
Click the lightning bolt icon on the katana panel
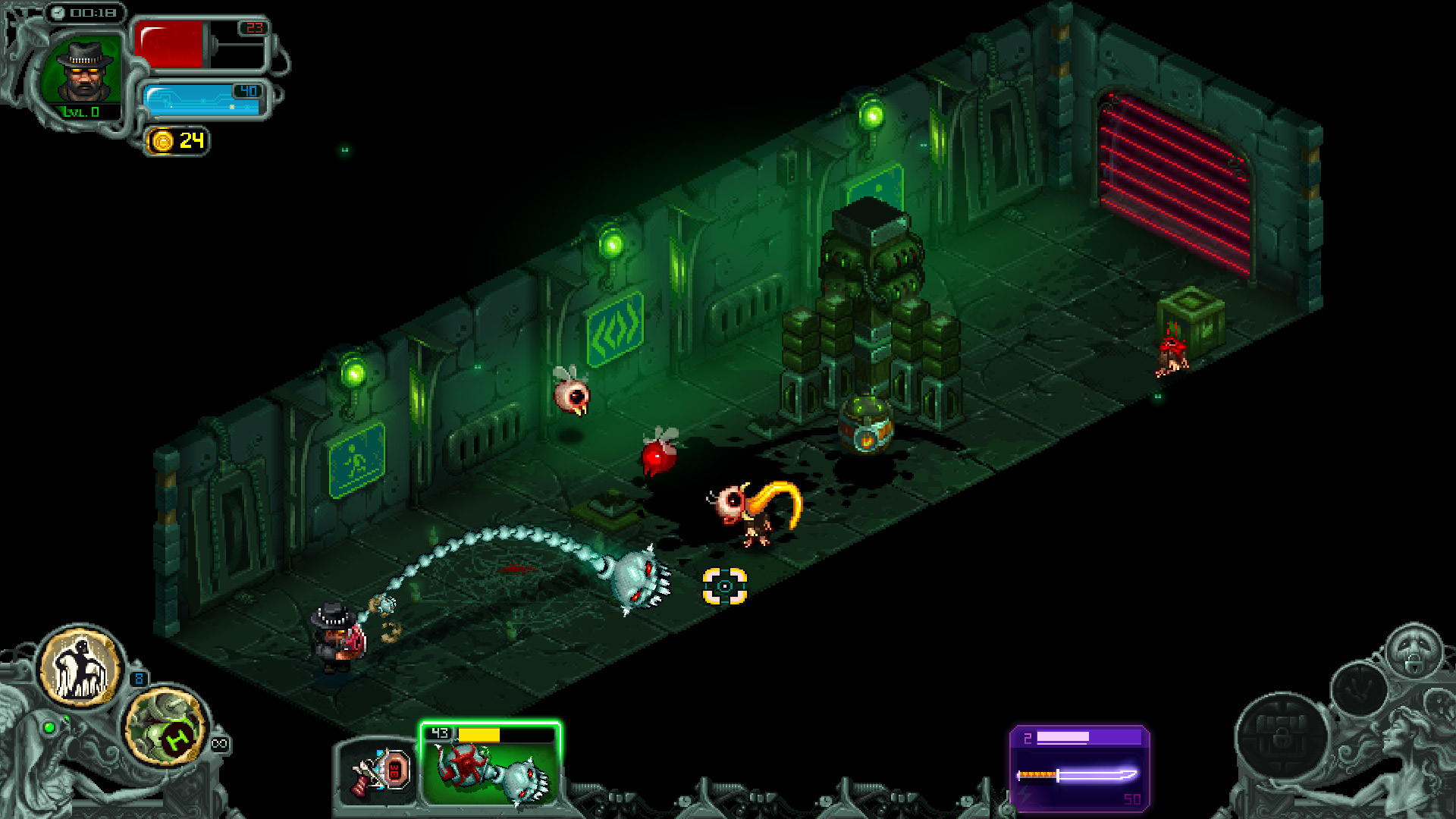coord(1026,795)
